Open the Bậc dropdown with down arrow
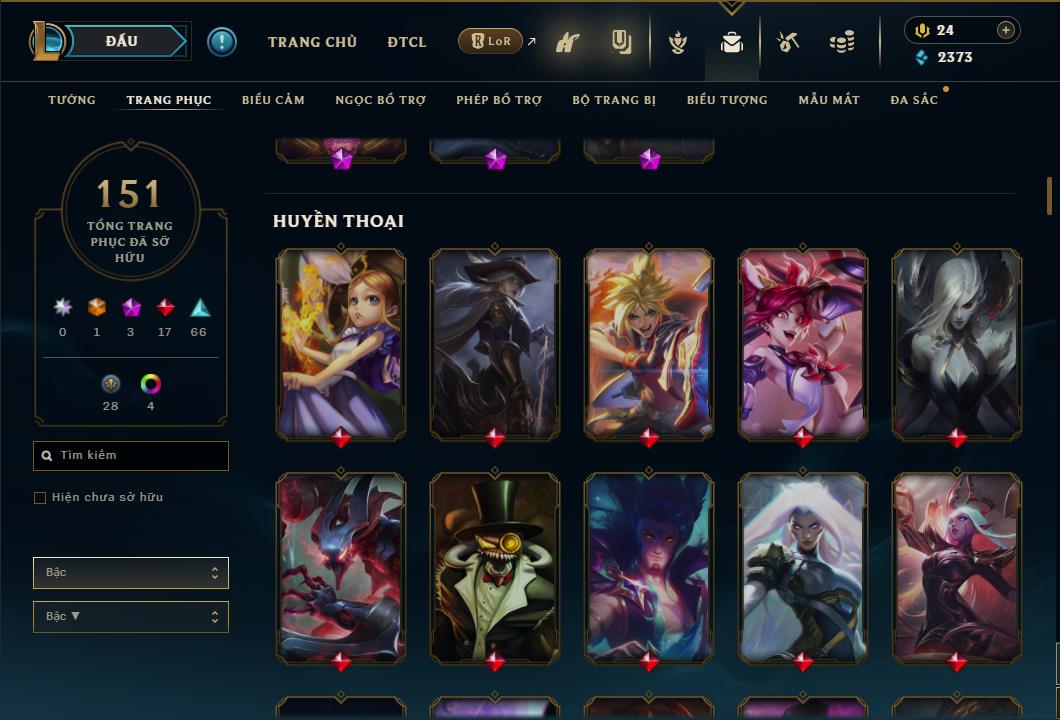1060x720 pixels. coord(131,616)
